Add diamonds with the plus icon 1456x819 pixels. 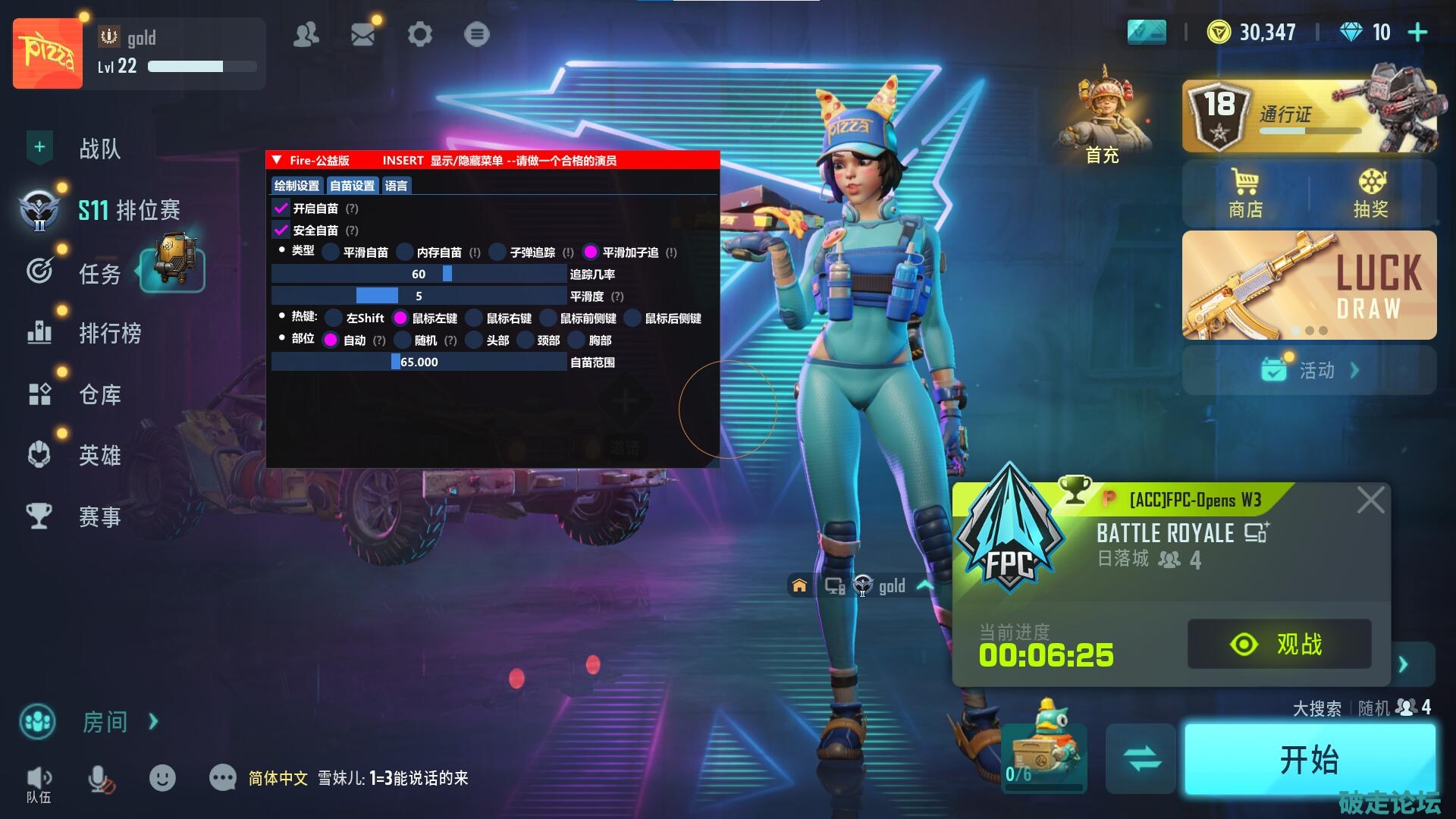(x=1417, y=33)
